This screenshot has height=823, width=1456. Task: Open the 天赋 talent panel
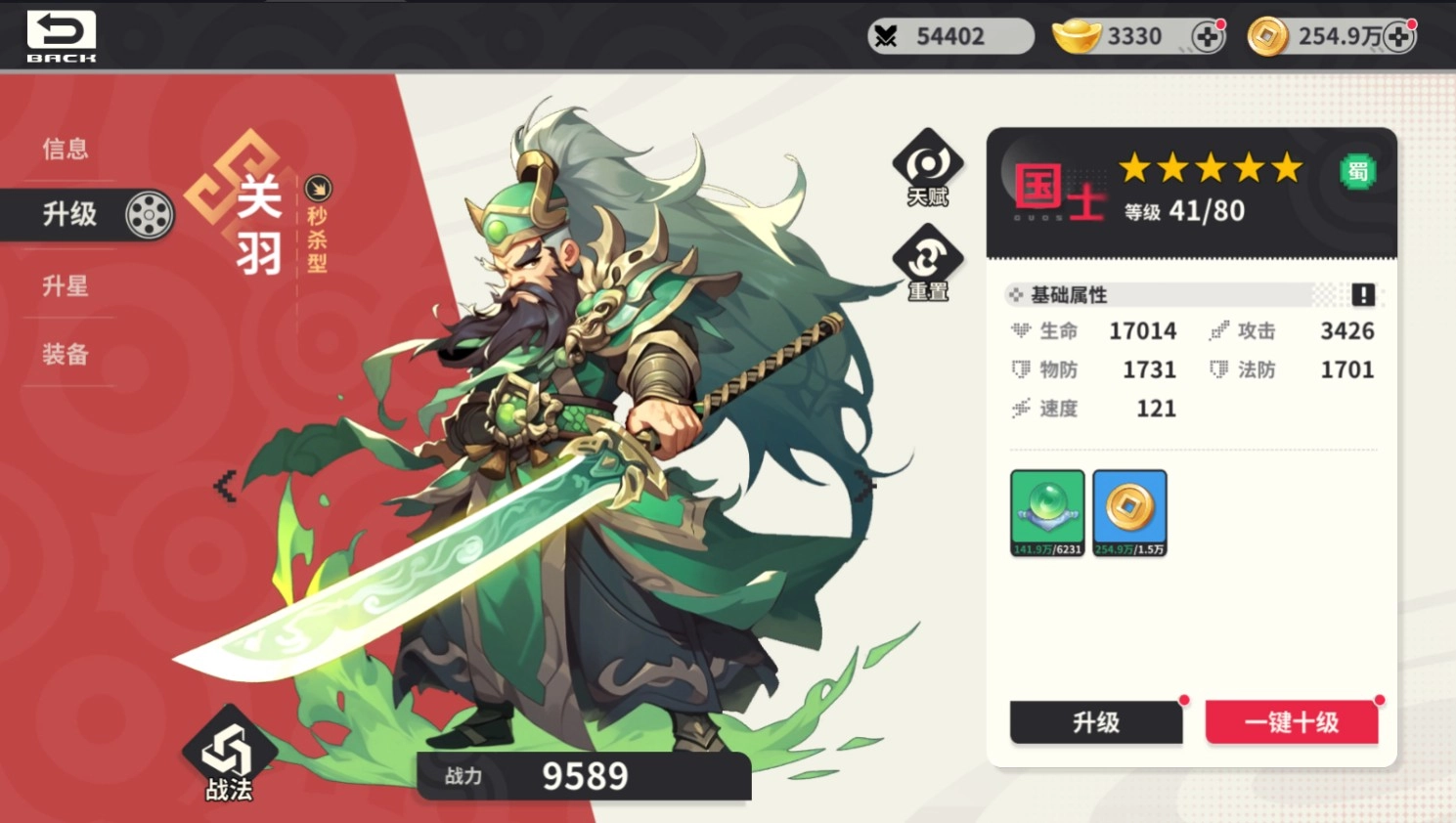(x=925, y=166)
